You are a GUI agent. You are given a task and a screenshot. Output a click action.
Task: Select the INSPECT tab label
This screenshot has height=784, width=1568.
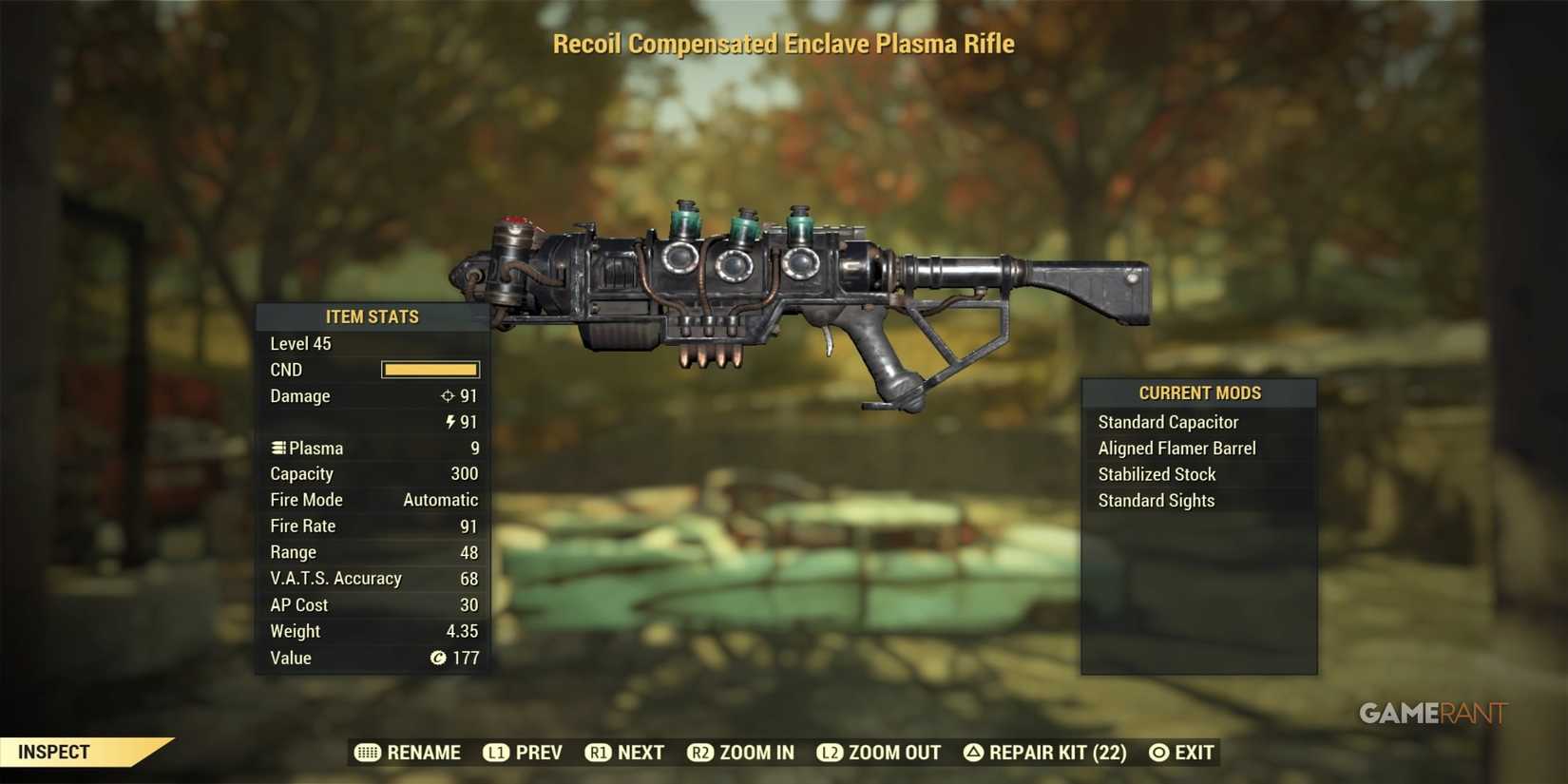click(x=54, y=751)
